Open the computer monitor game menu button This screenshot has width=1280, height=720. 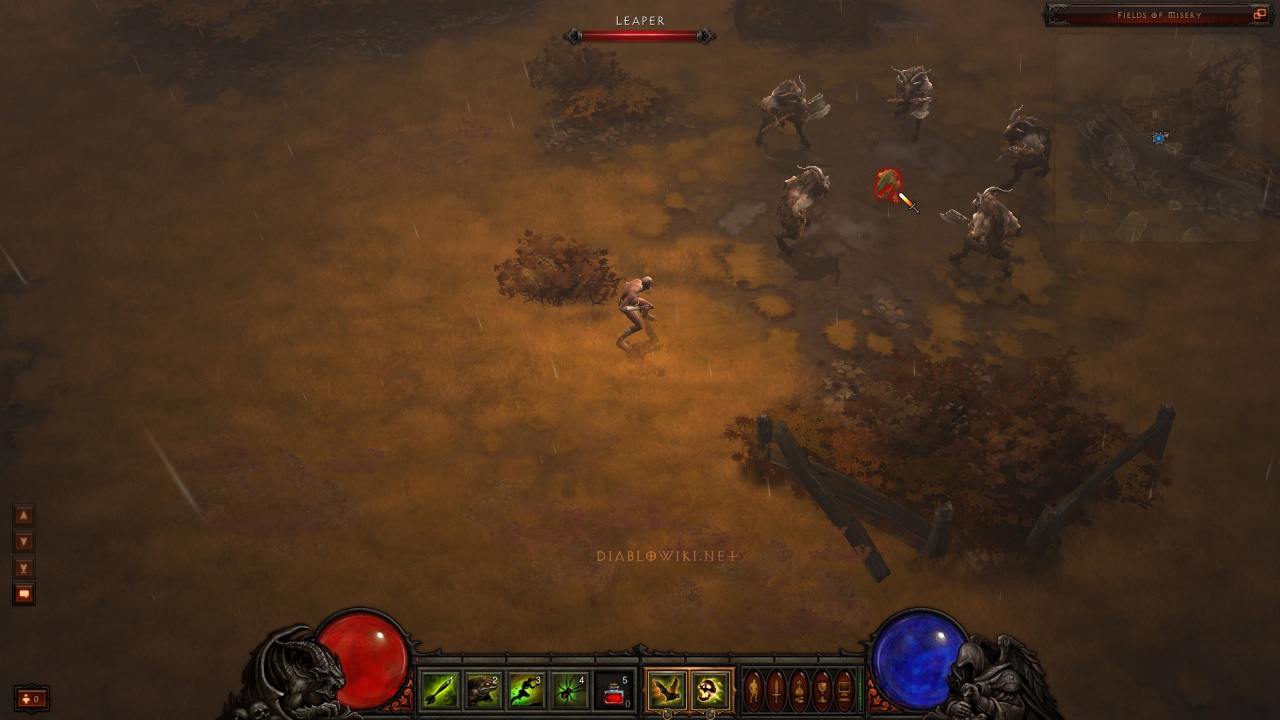coord(845,690)
